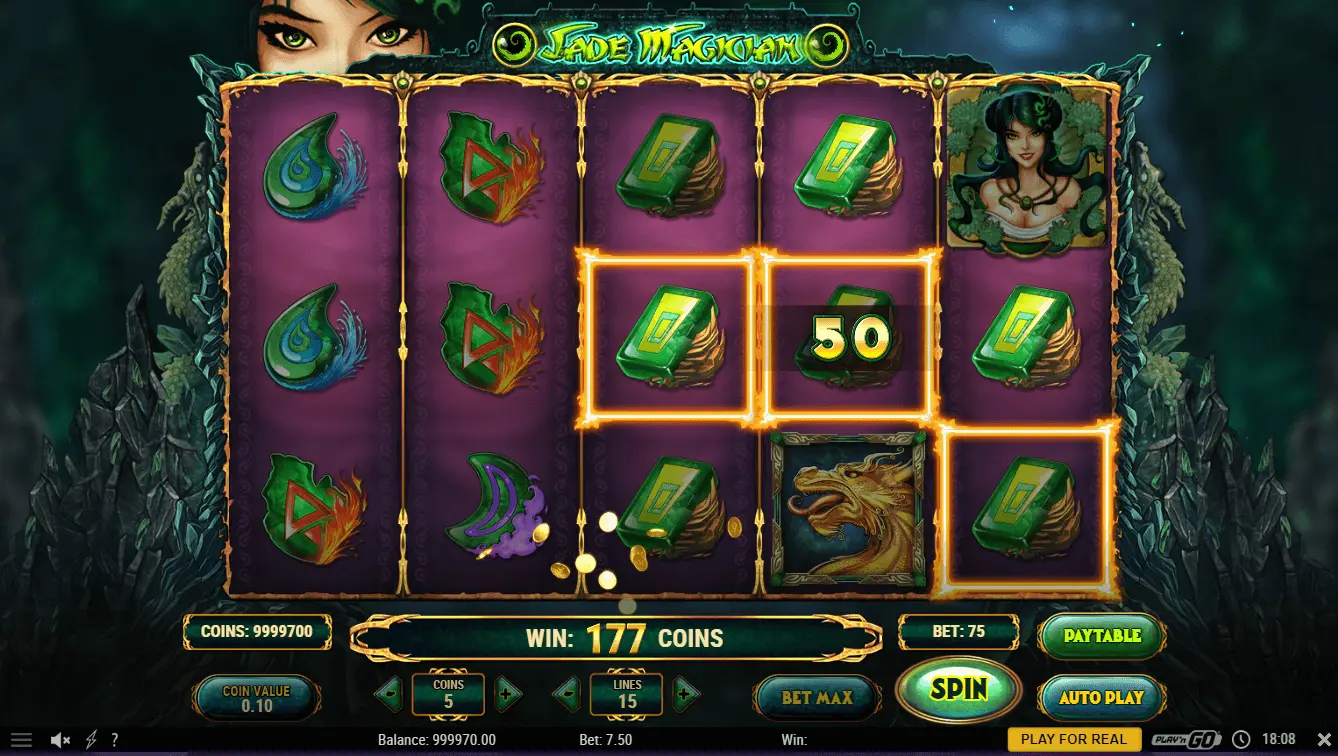
Task: Increase the number of coins
Action: (508, 692)
